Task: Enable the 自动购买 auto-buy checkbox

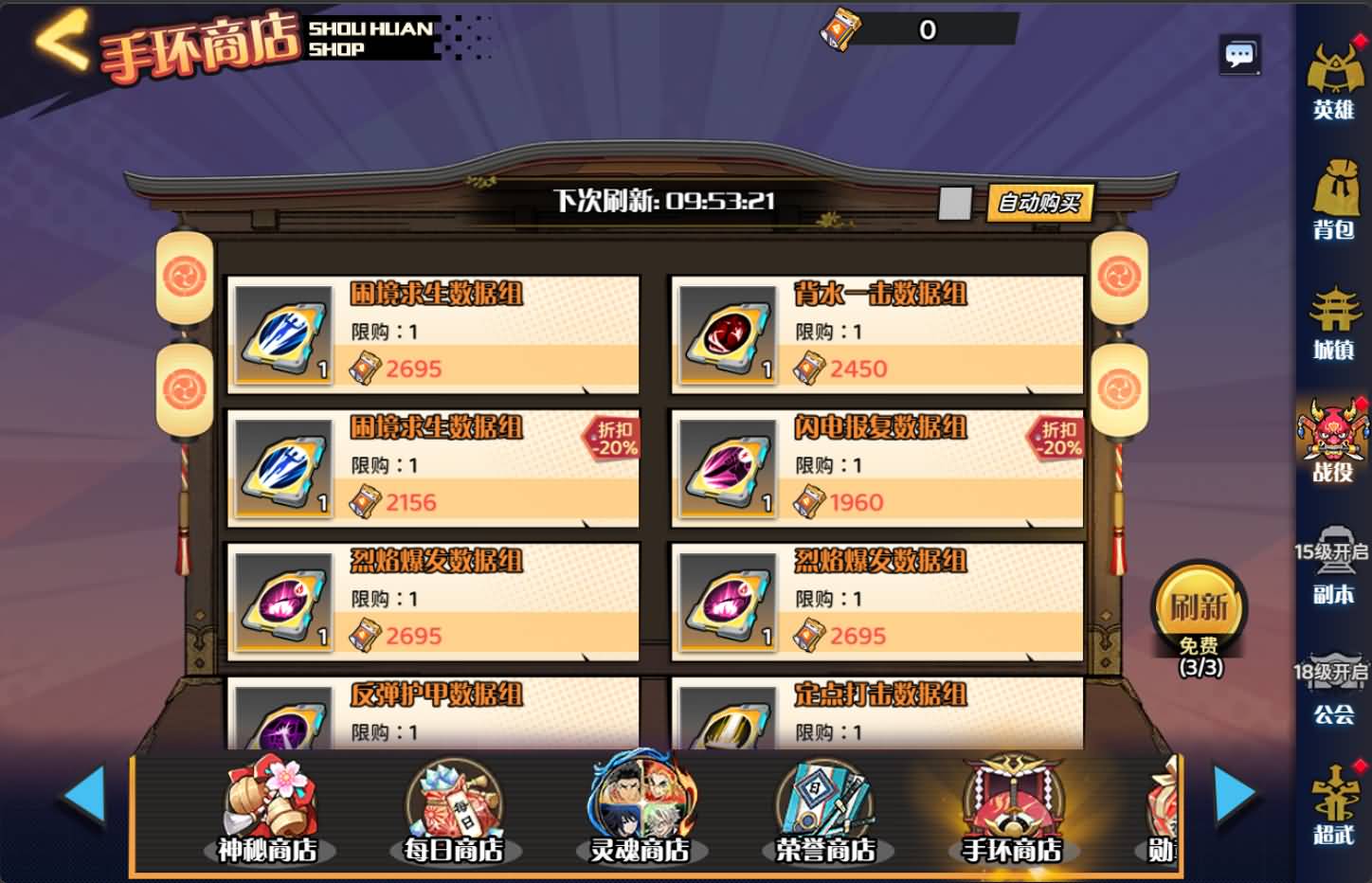Action: pos(957,202)
